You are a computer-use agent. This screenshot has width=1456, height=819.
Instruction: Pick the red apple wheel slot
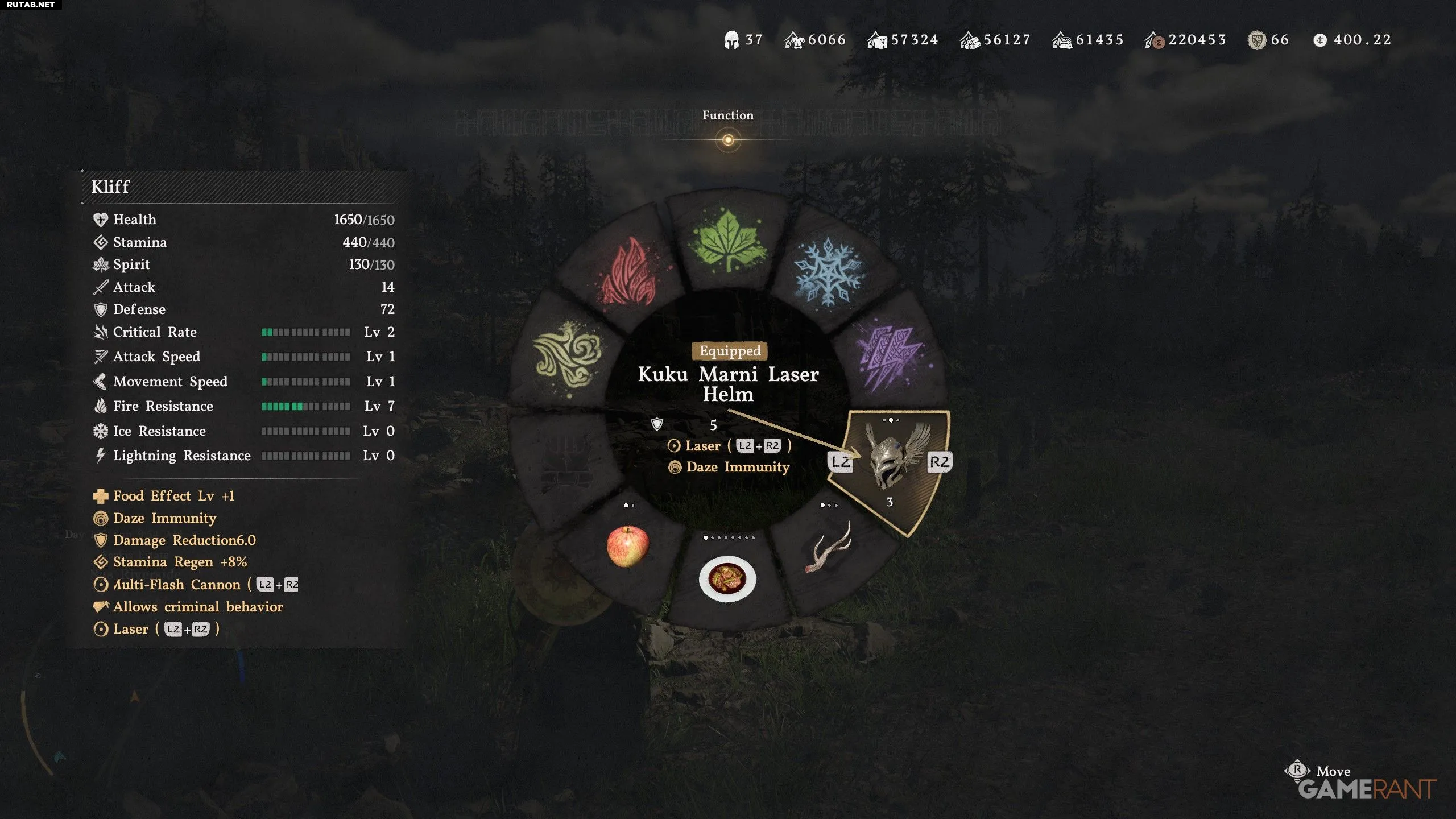[x=627, y=546]
